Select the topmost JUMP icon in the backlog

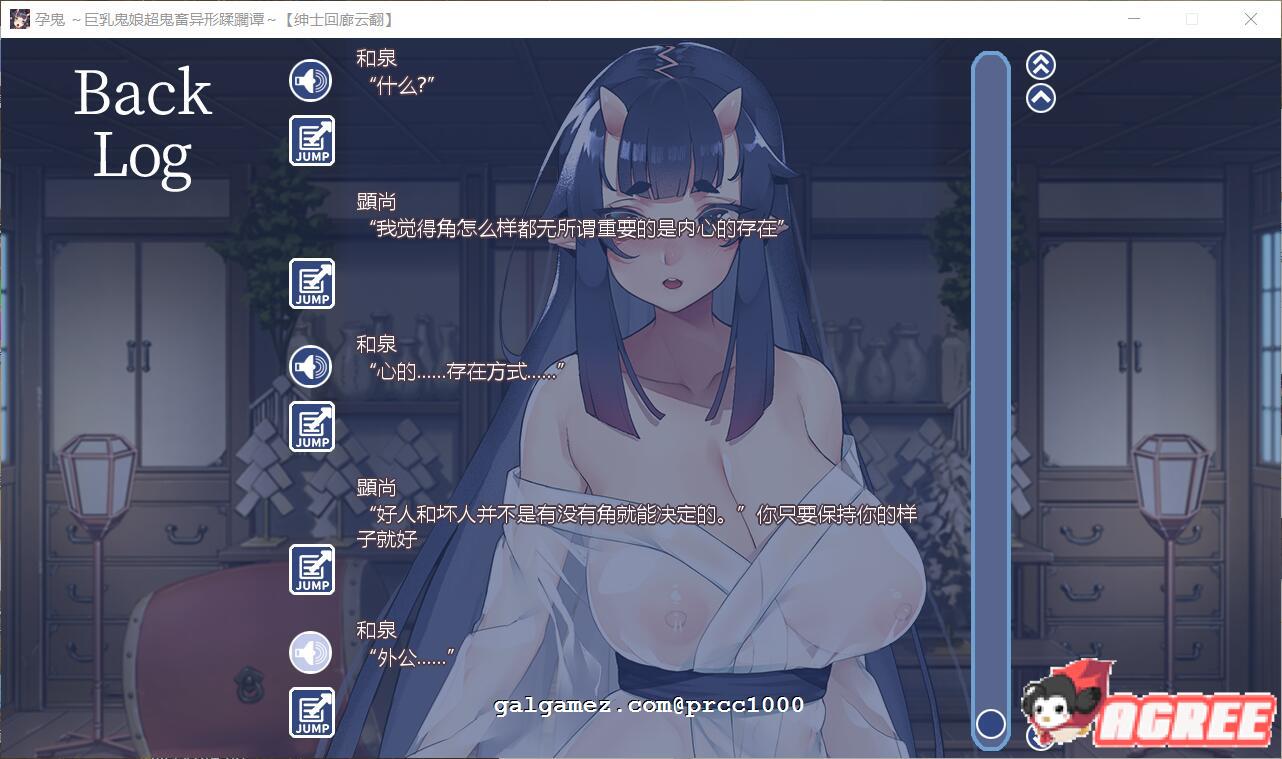(310, 140)
